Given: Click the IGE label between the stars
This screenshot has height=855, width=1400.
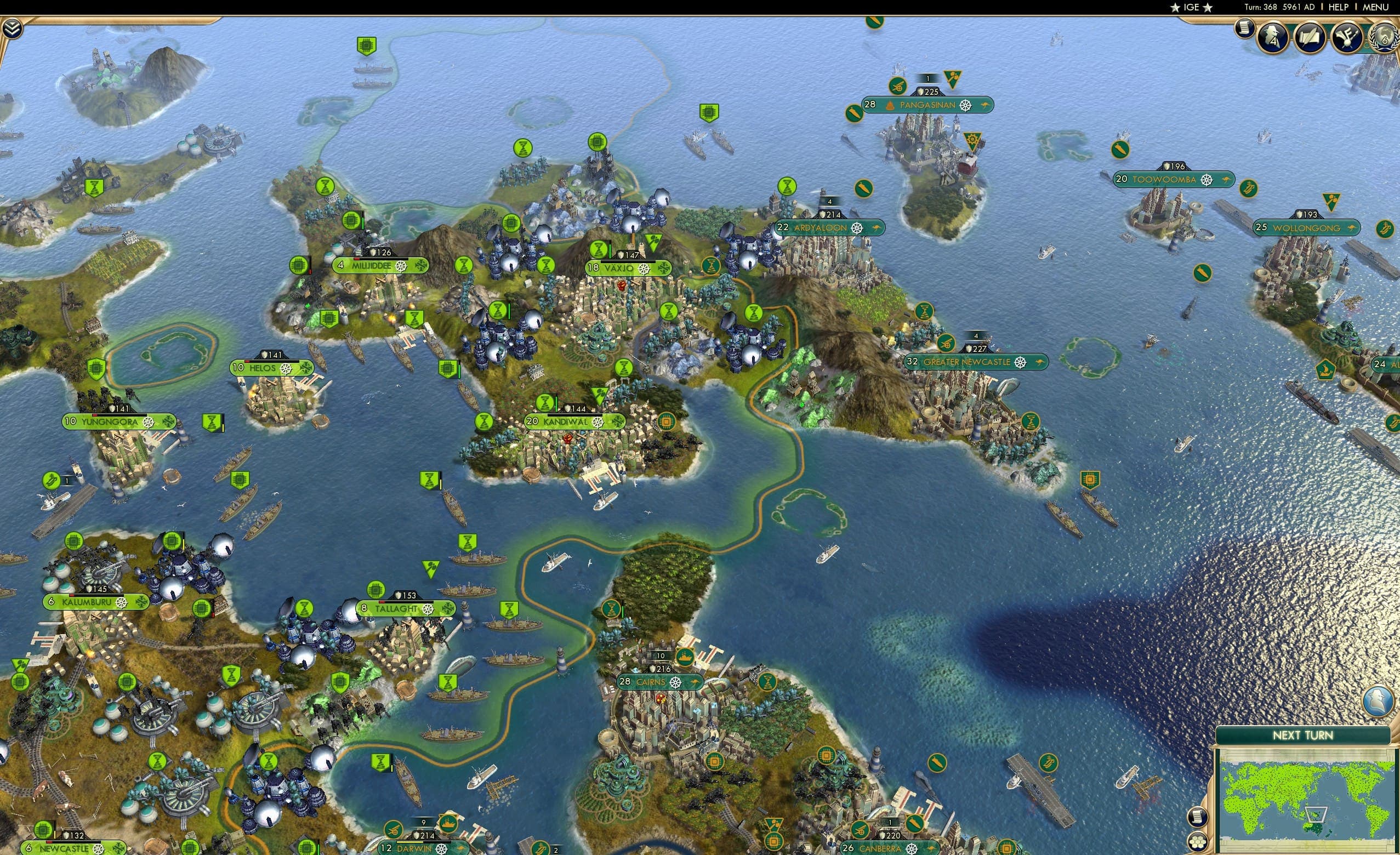Looking at the screenshot, I should [x=1191, y=7].
